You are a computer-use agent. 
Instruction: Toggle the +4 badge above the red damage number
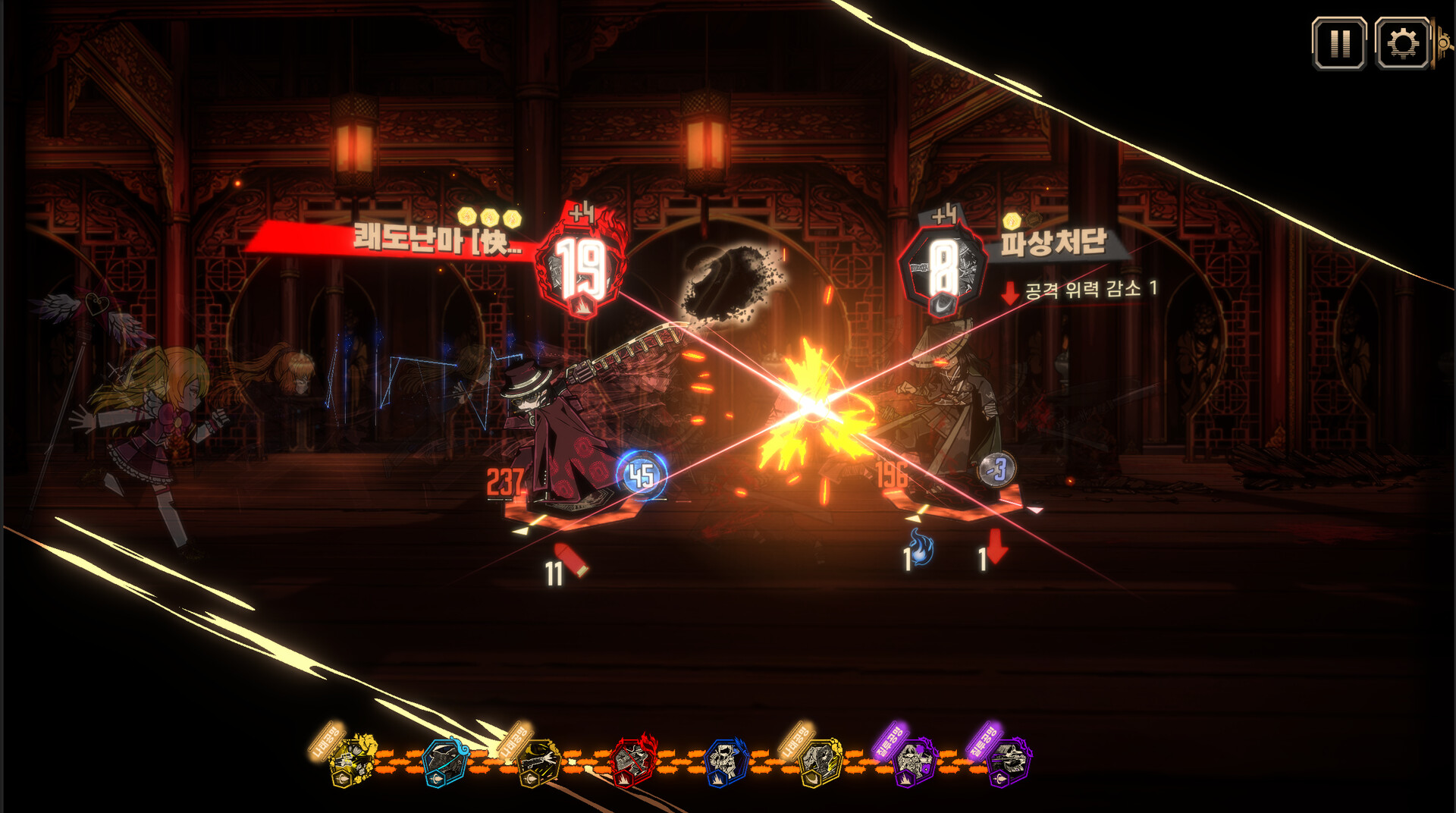[579, 215]
